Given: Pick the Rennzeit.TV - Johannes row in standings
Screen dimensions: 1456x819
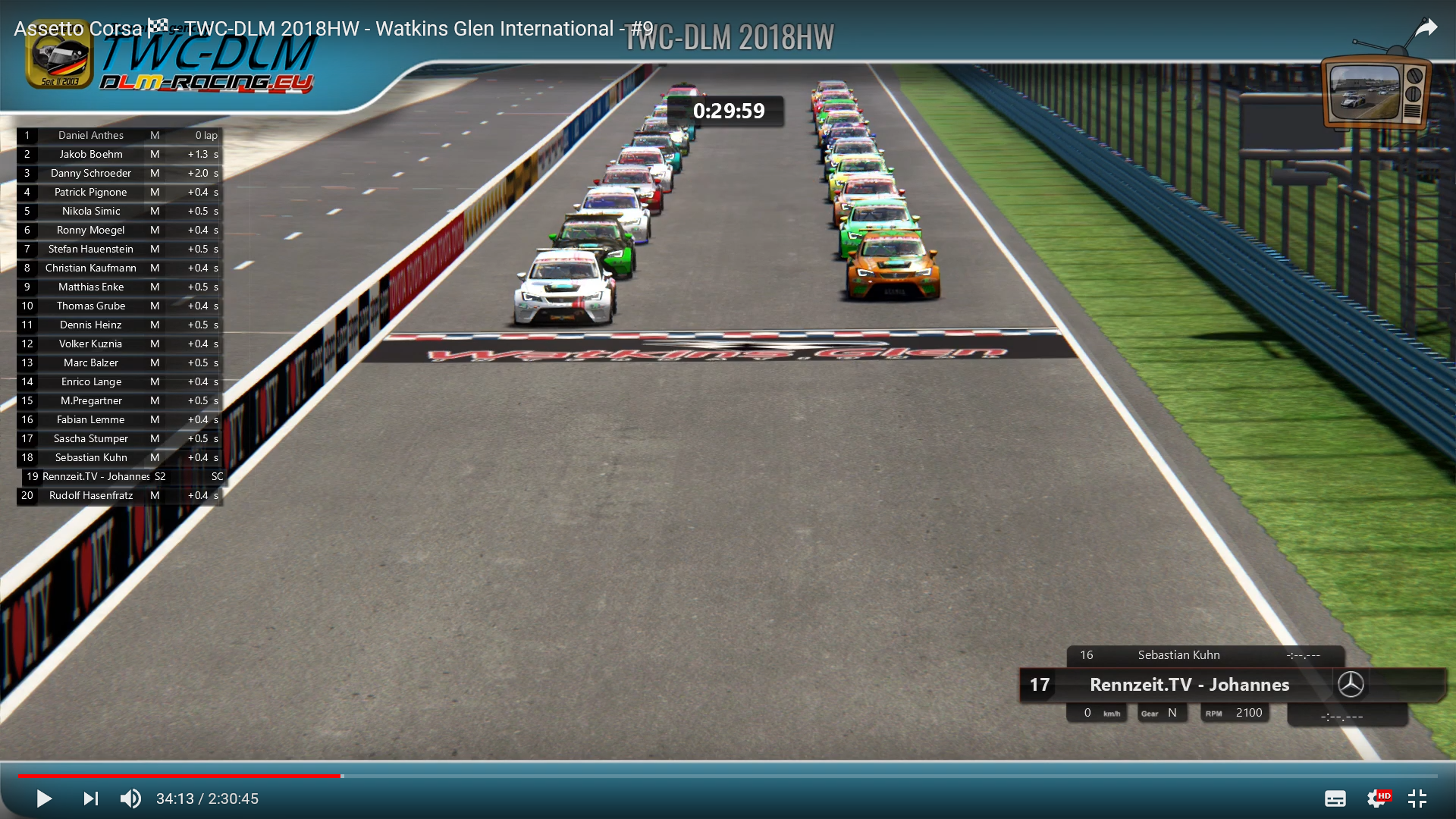Looking at the screenshot, I should (96, 477).
